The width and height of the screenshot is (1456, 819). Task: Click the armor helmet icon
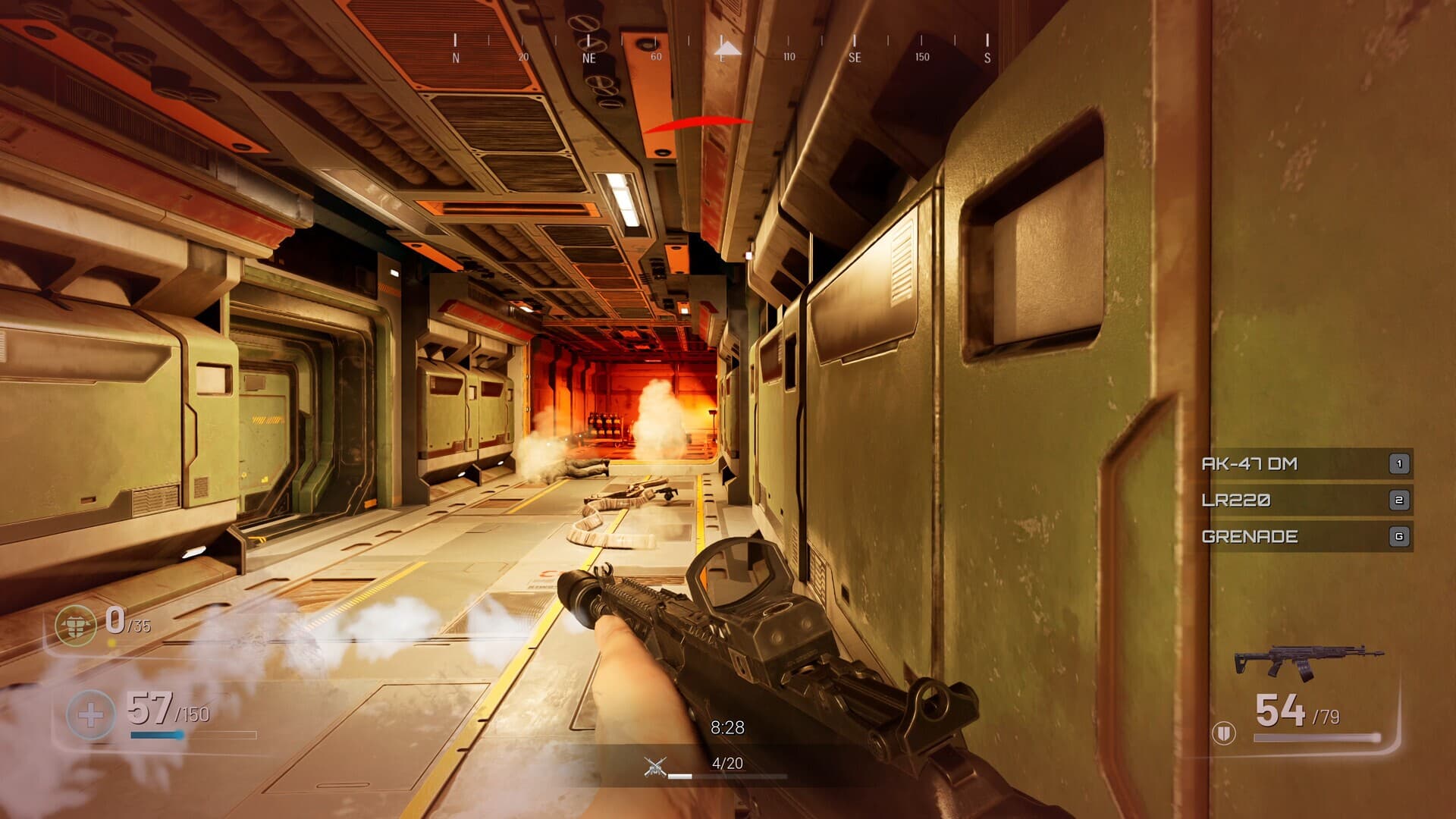tap(76, 625)
